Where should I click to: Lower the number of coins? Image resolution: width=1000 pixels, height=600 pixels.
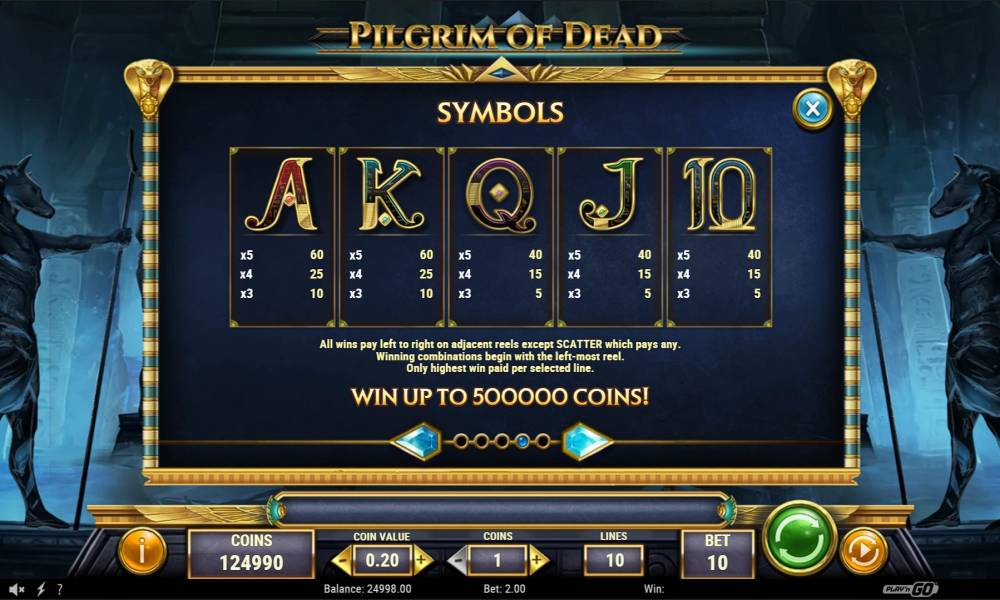pos(456,560)
